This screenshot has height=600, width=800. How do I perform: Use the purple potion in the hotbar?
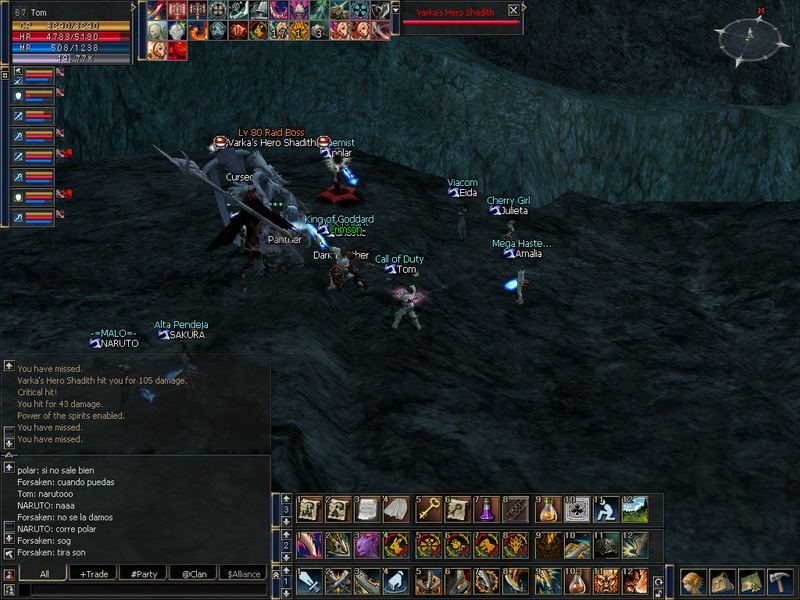click(488, 508)
